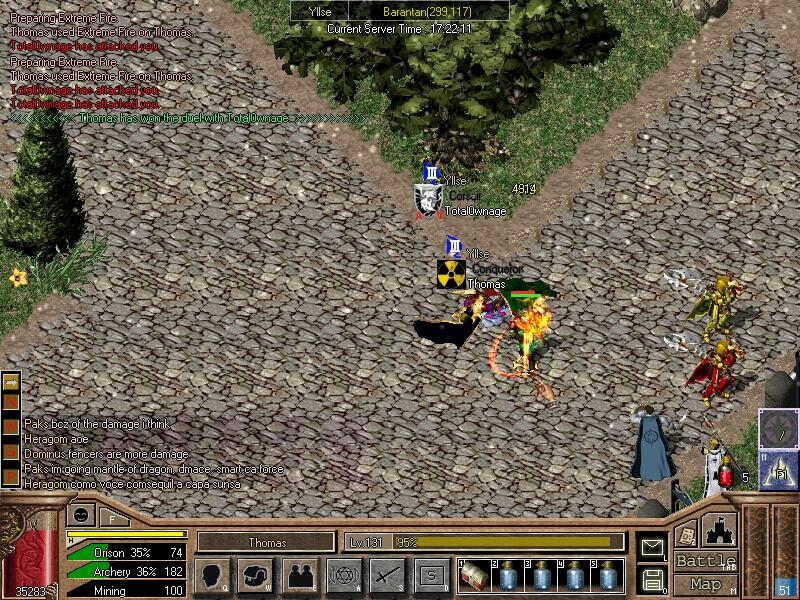Use the treasure chest in slot 1
Viewport: 800px width, 600px height.
pos(474,577)
